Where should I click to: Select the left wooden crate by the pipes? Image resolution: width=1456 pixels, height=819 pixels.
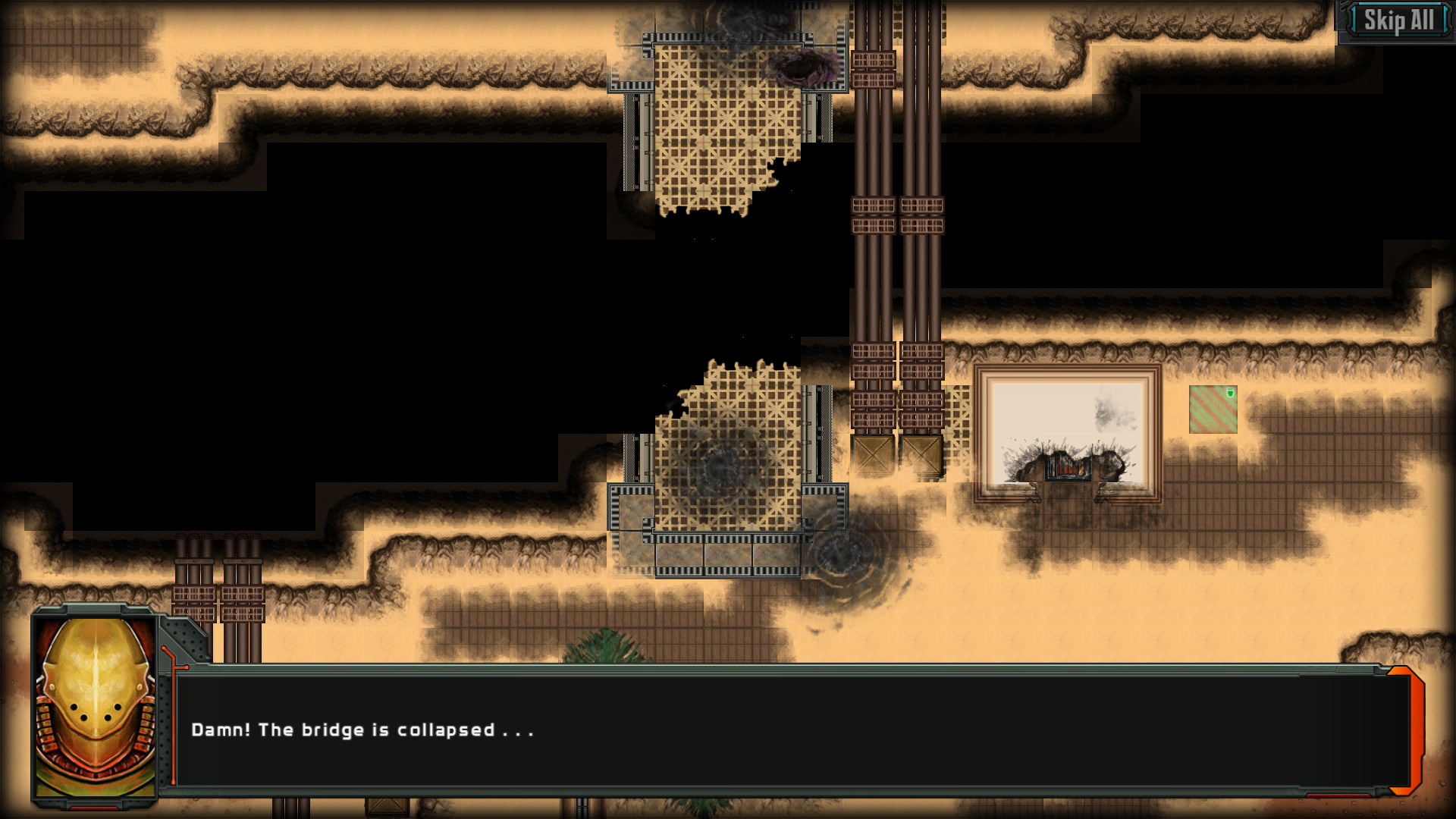click(871, 455)
